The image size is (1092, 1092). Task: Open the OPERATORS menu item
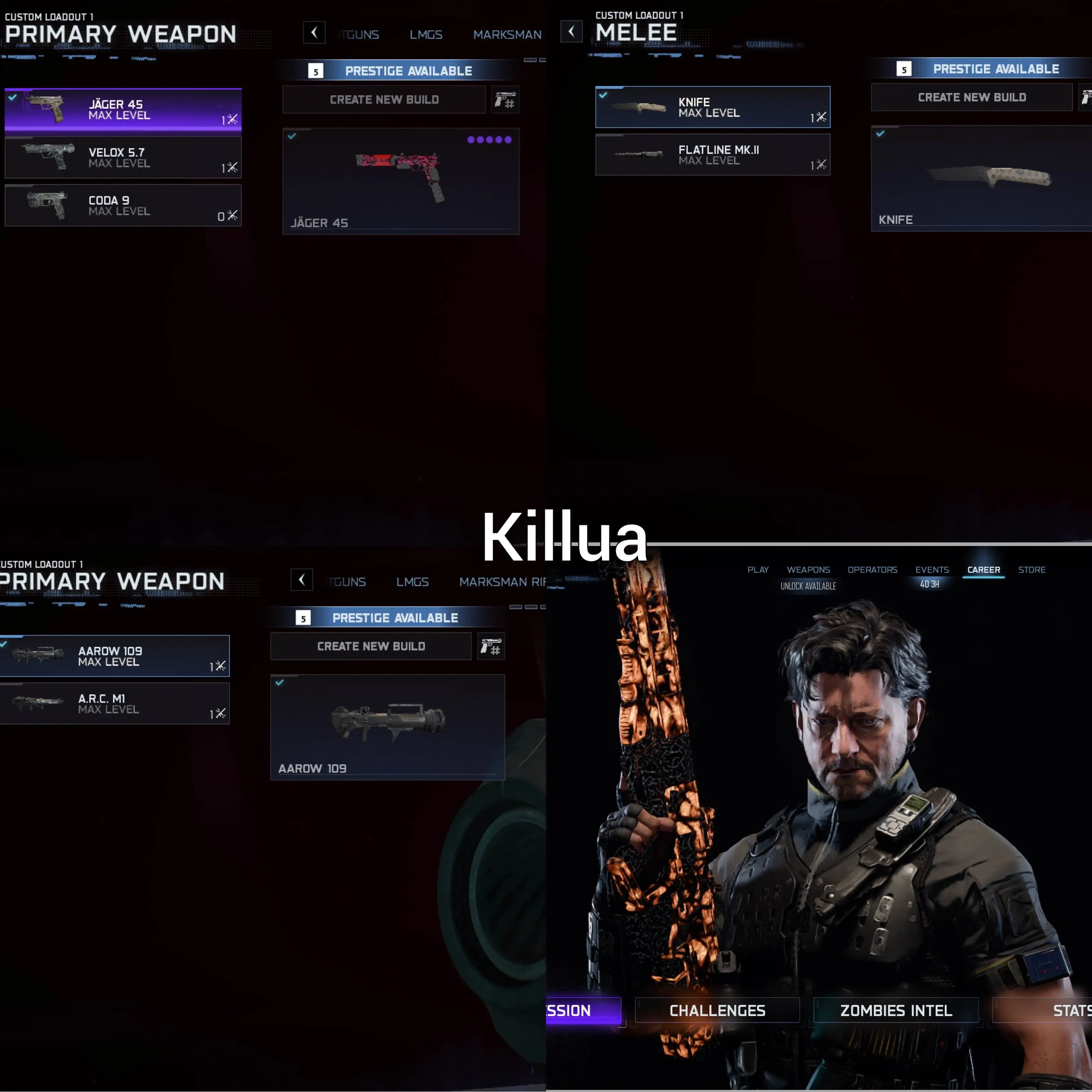(x=872, y=570)
